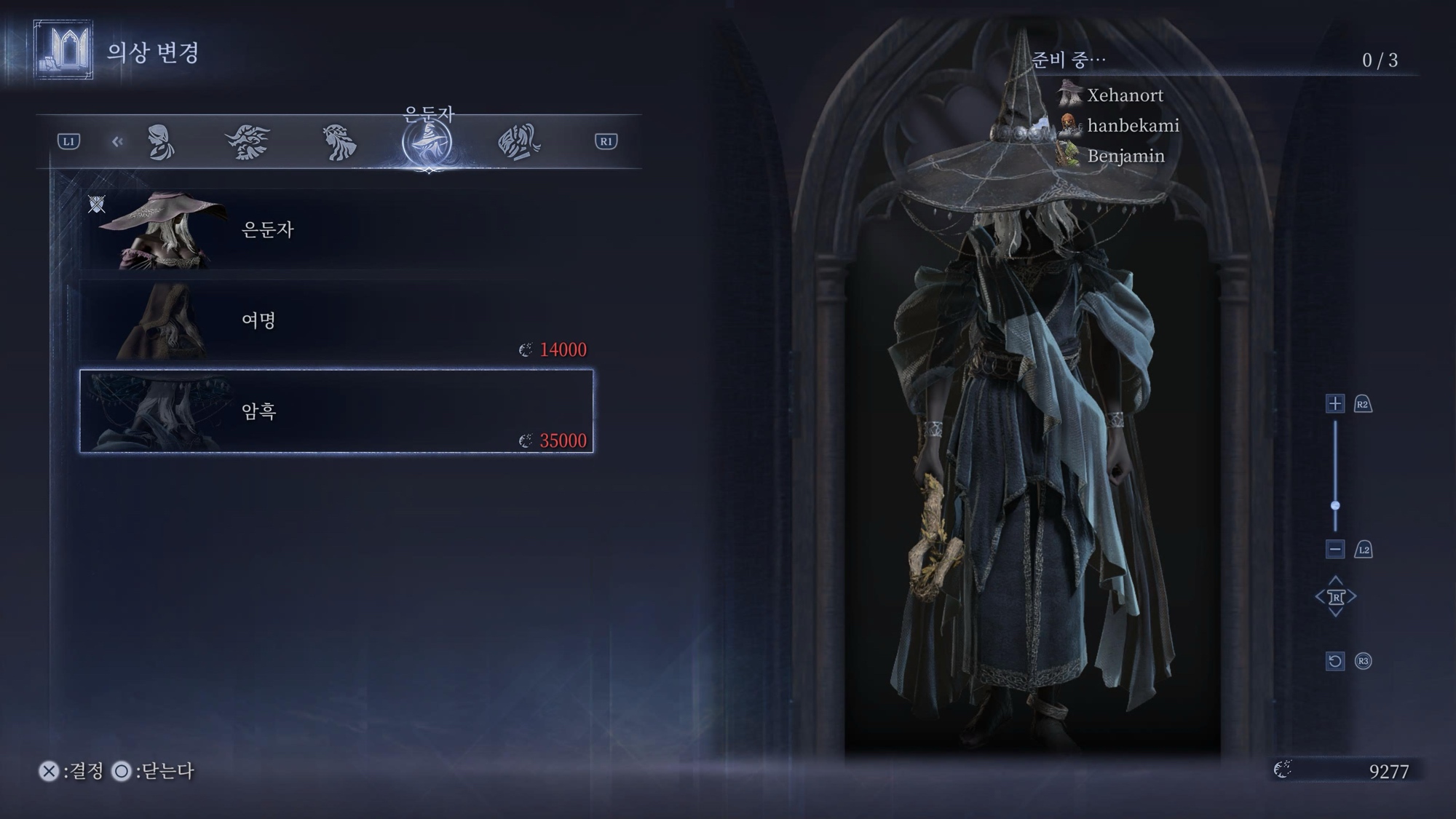Select the default 은둔자 outfit row
The image size is (1456, 819).
tap(336, 230)
